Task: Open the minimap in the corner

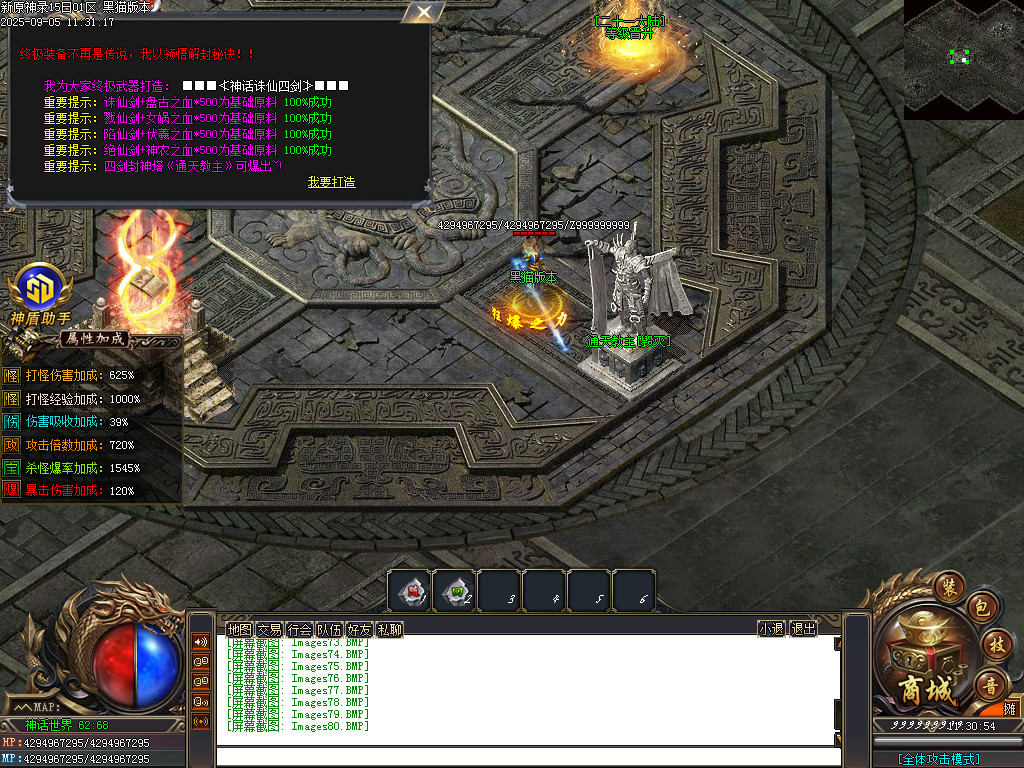Action: tap(963, 58)
